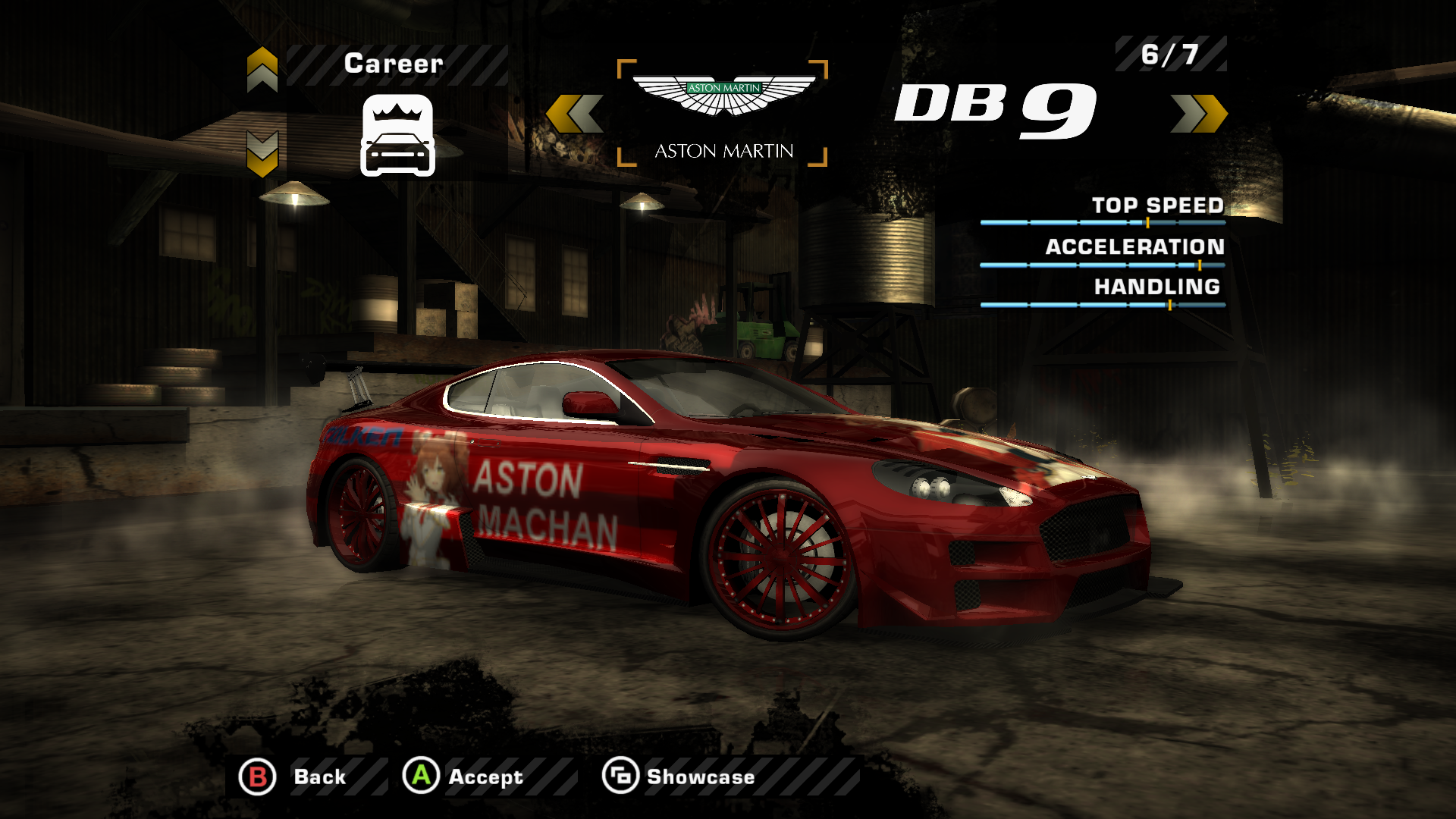Advance to the next car with right arrows
Image resolution: width=1456 pixels, height=819 pixels.
click(1198, 114)
